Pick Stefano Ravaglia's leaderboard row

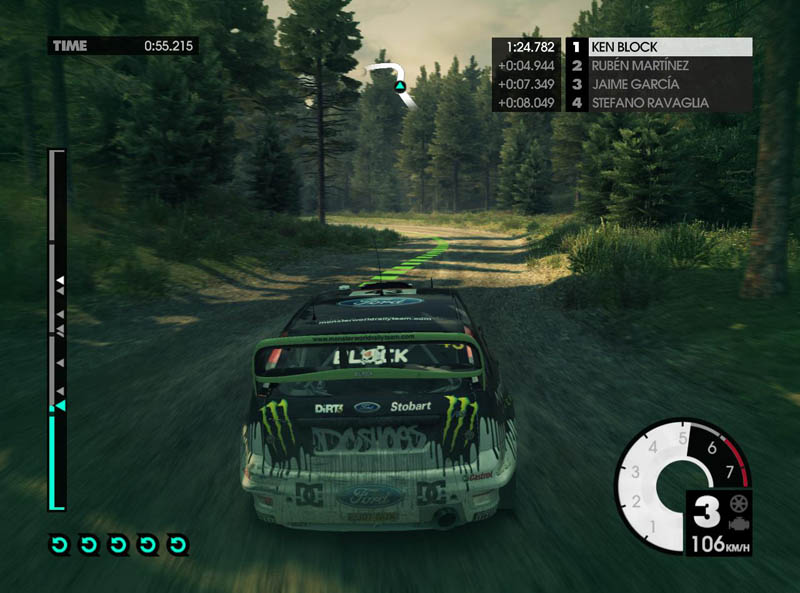660,102
